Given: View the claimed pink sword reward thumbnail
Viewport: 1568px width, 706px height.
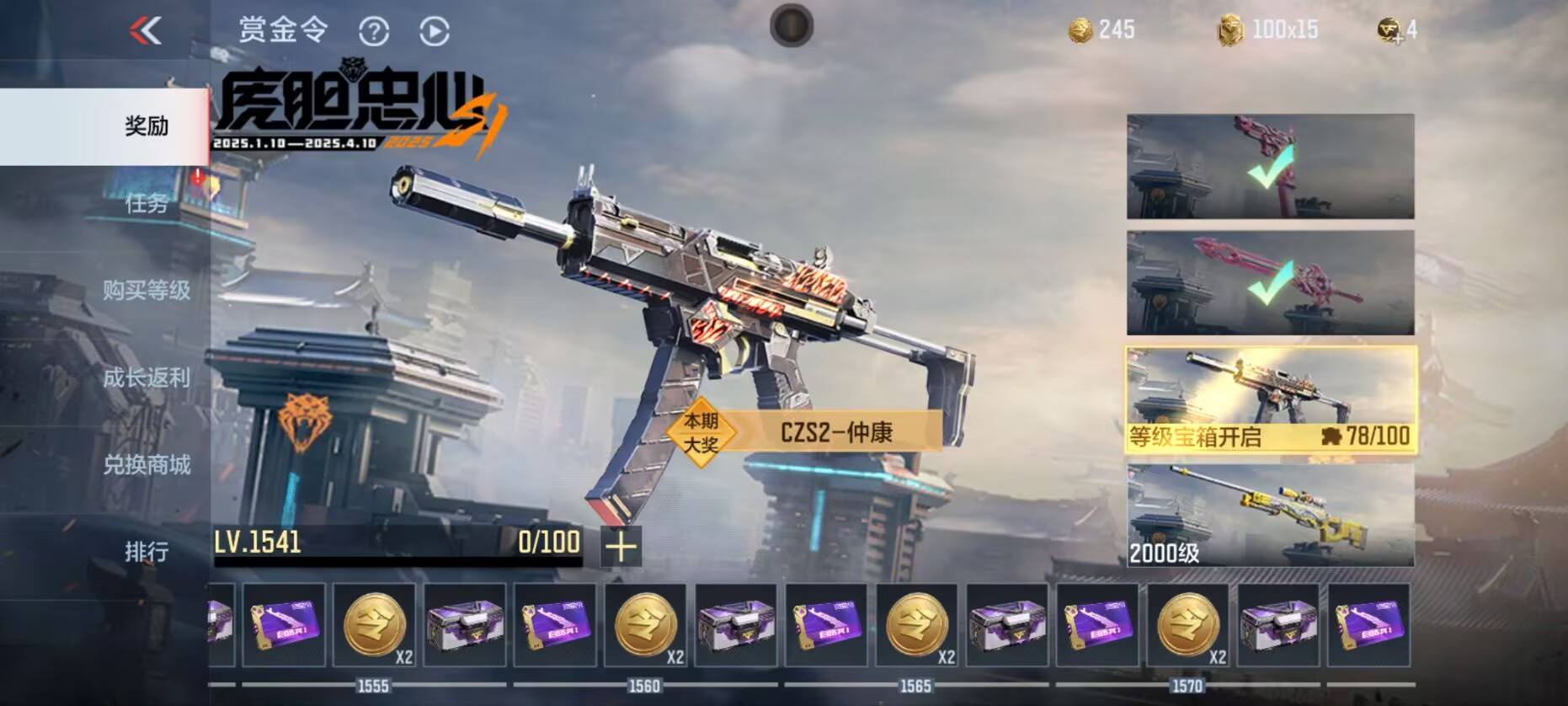Looking at the screenshot, I should pyautogui.click(x=1271, y=283).
